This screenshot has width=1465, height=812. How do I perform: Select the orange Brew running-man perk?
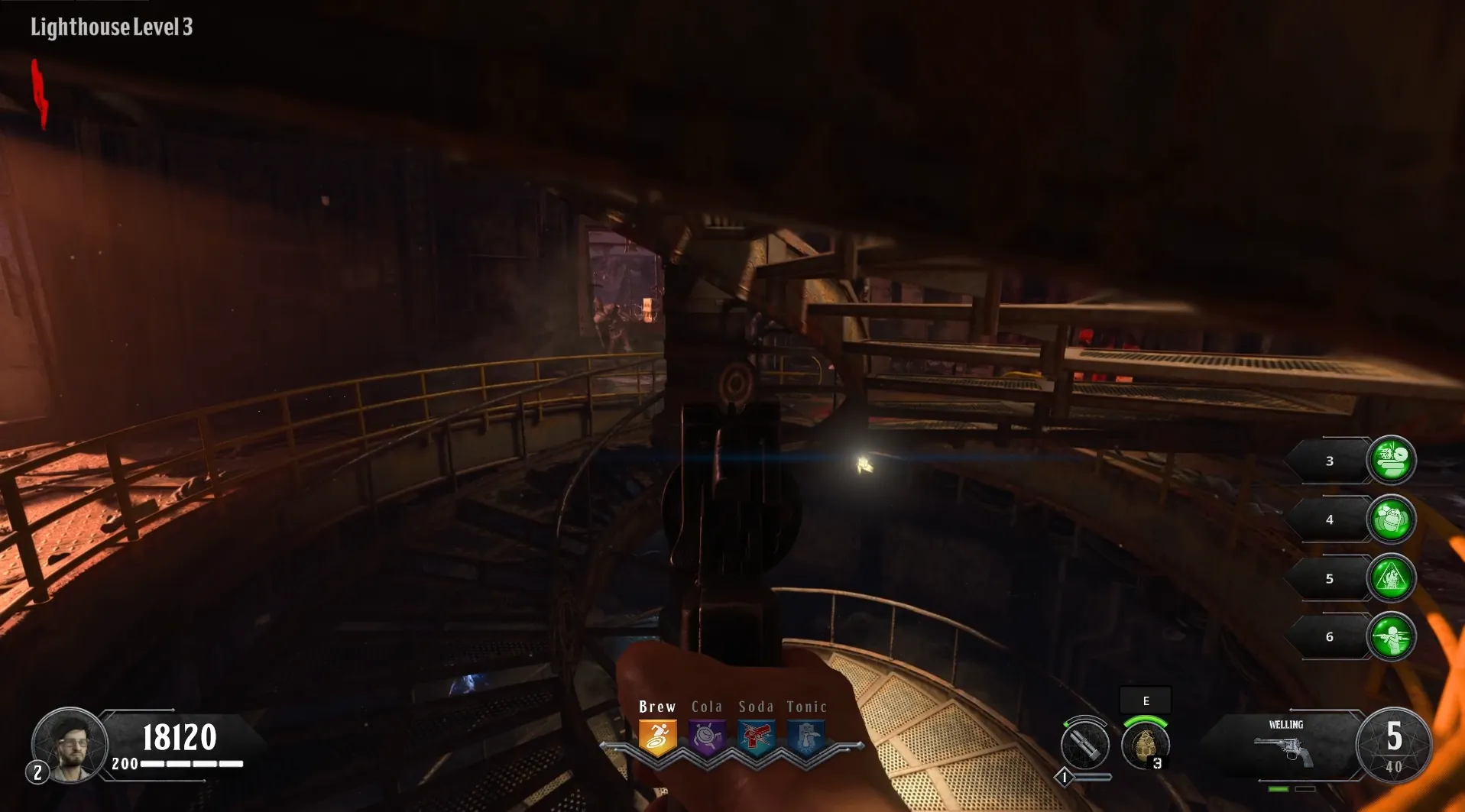coord(657,738)
